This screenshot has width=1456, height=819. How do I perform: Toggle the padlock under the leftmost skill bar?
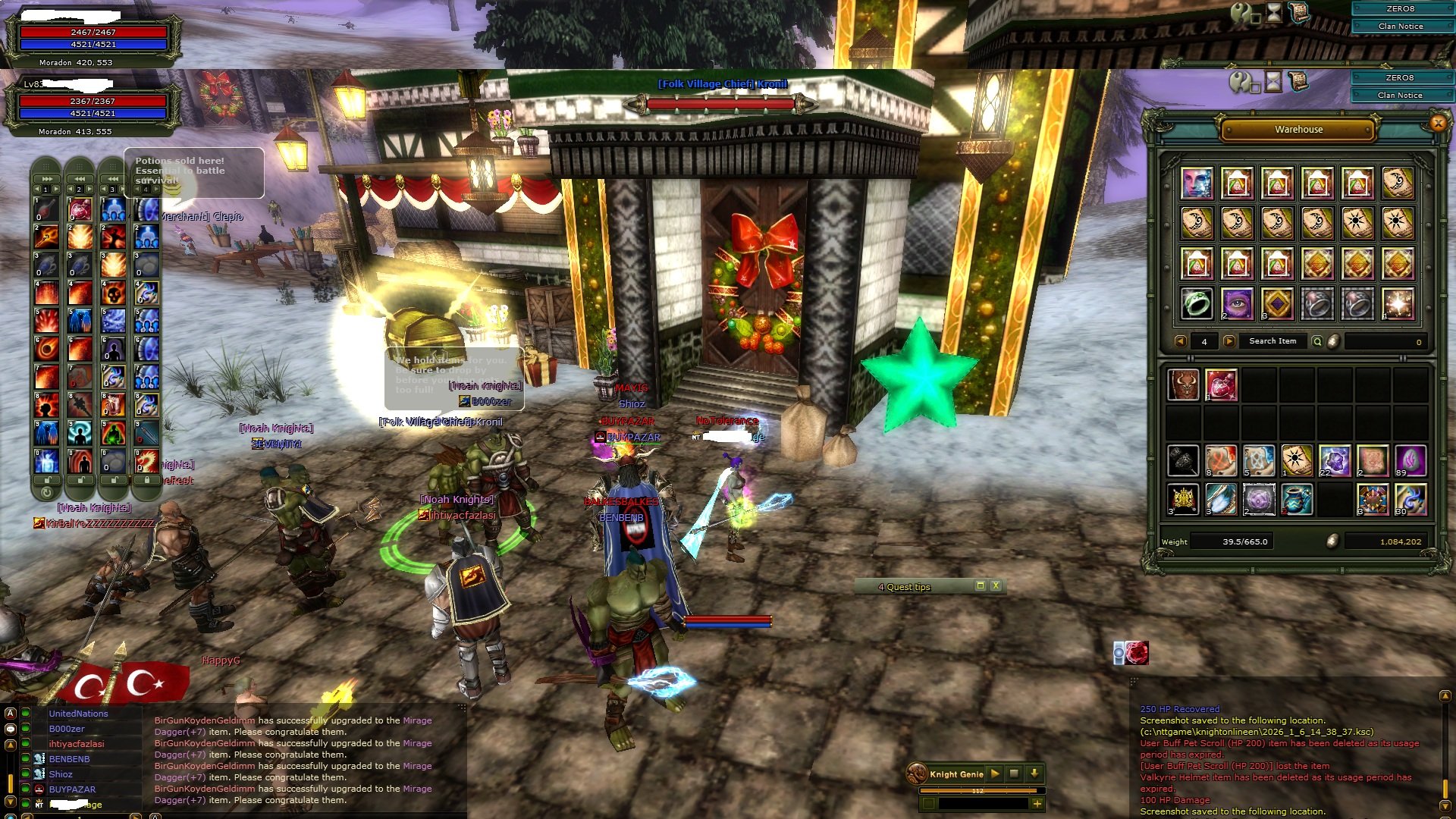(47, 481)
